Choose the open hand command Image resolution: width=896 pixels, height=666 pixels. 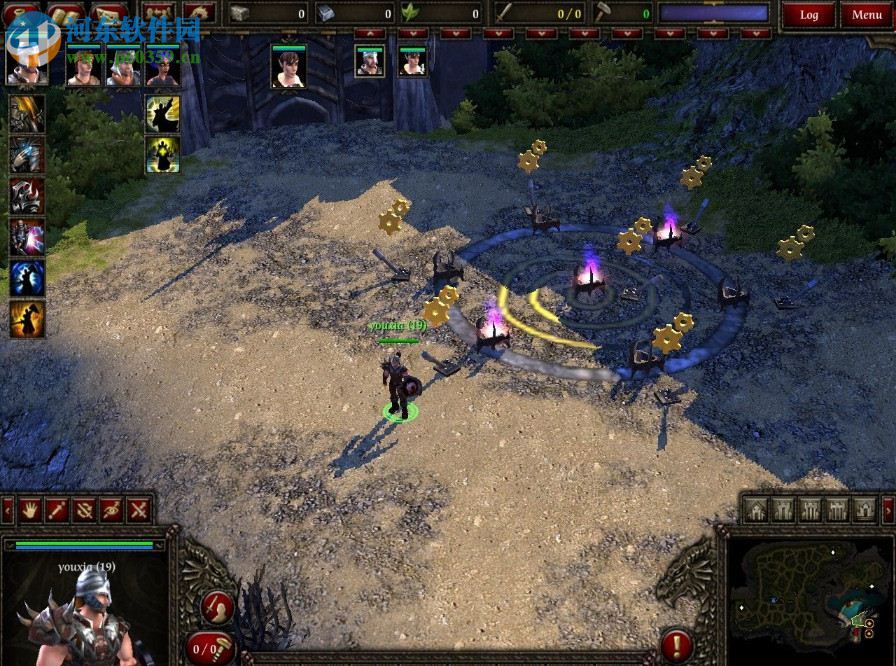tap(29, 510)
